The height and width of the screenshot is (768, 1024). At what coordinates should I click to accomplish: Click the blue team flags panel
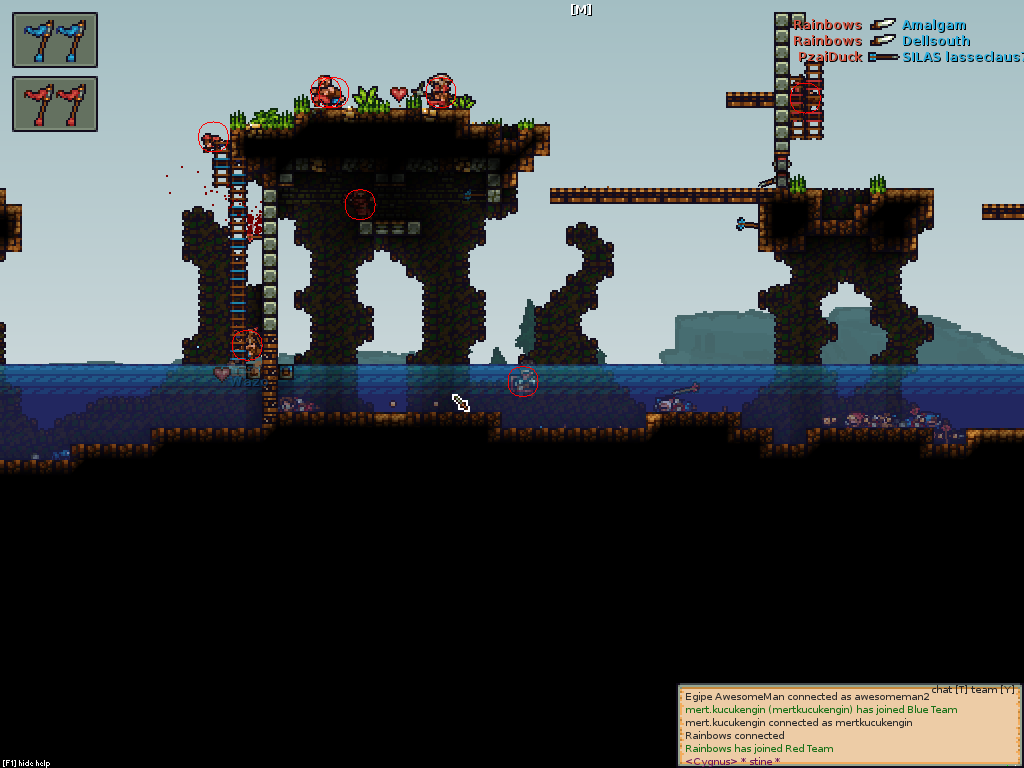click(x=55, y=40)
